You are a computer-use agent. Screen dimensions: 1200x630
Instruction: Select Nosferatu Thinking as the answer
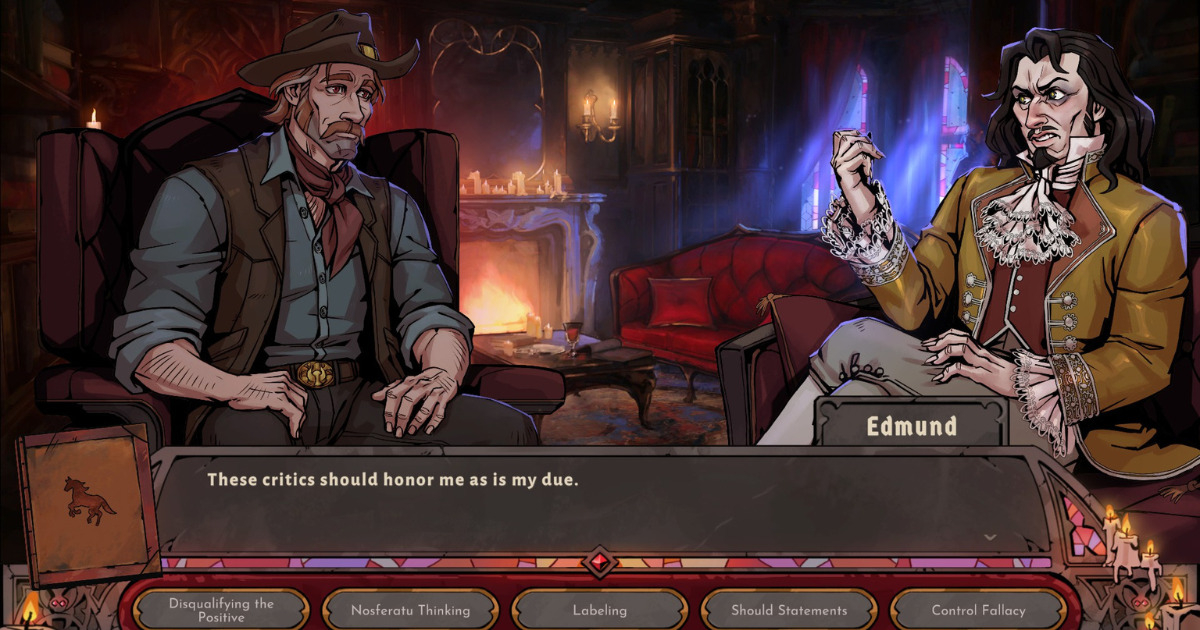click(410, 610)
